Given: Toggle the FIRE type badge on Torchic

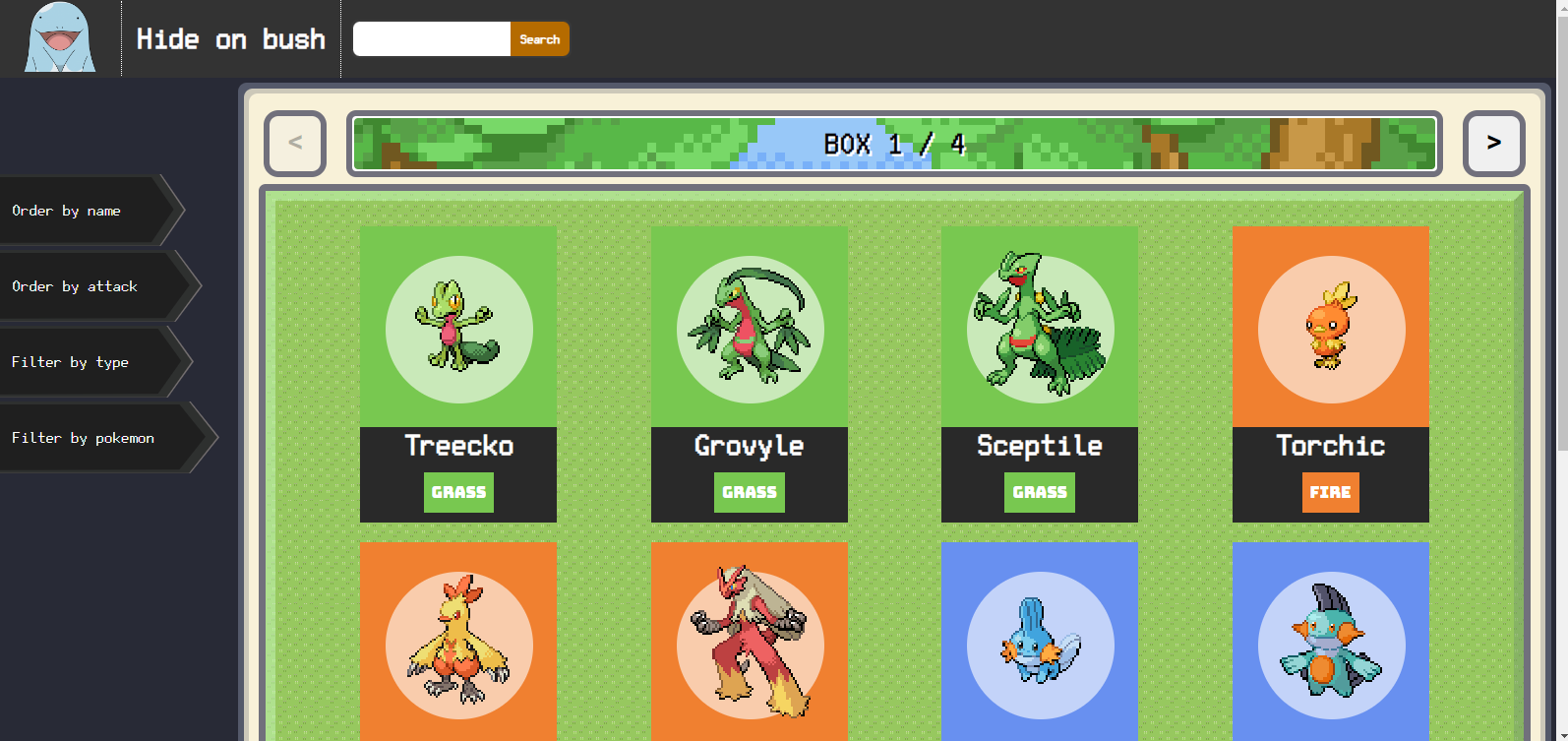Looking at the screenshot, I should (1330, 492).
